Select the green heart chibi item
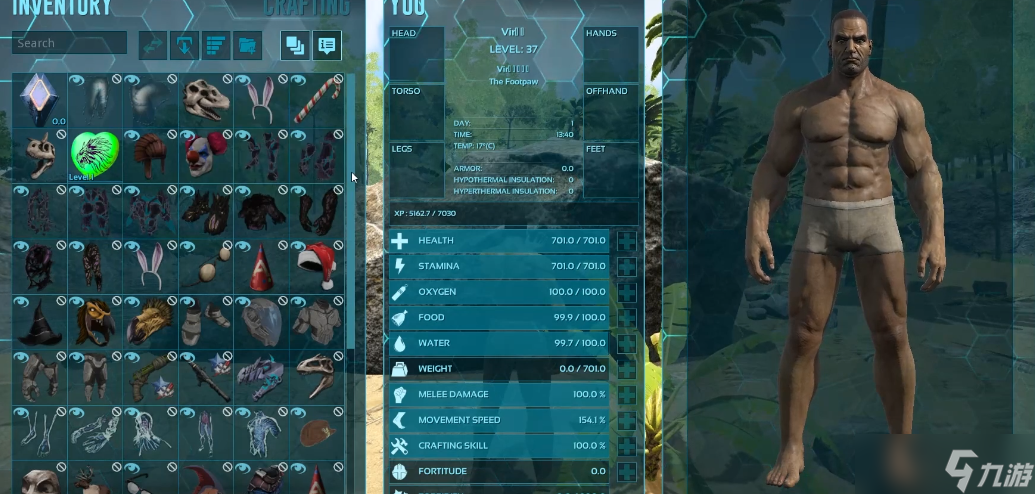Image resolution: width=1035 pixels, height=494 pixels. point(95,155)
